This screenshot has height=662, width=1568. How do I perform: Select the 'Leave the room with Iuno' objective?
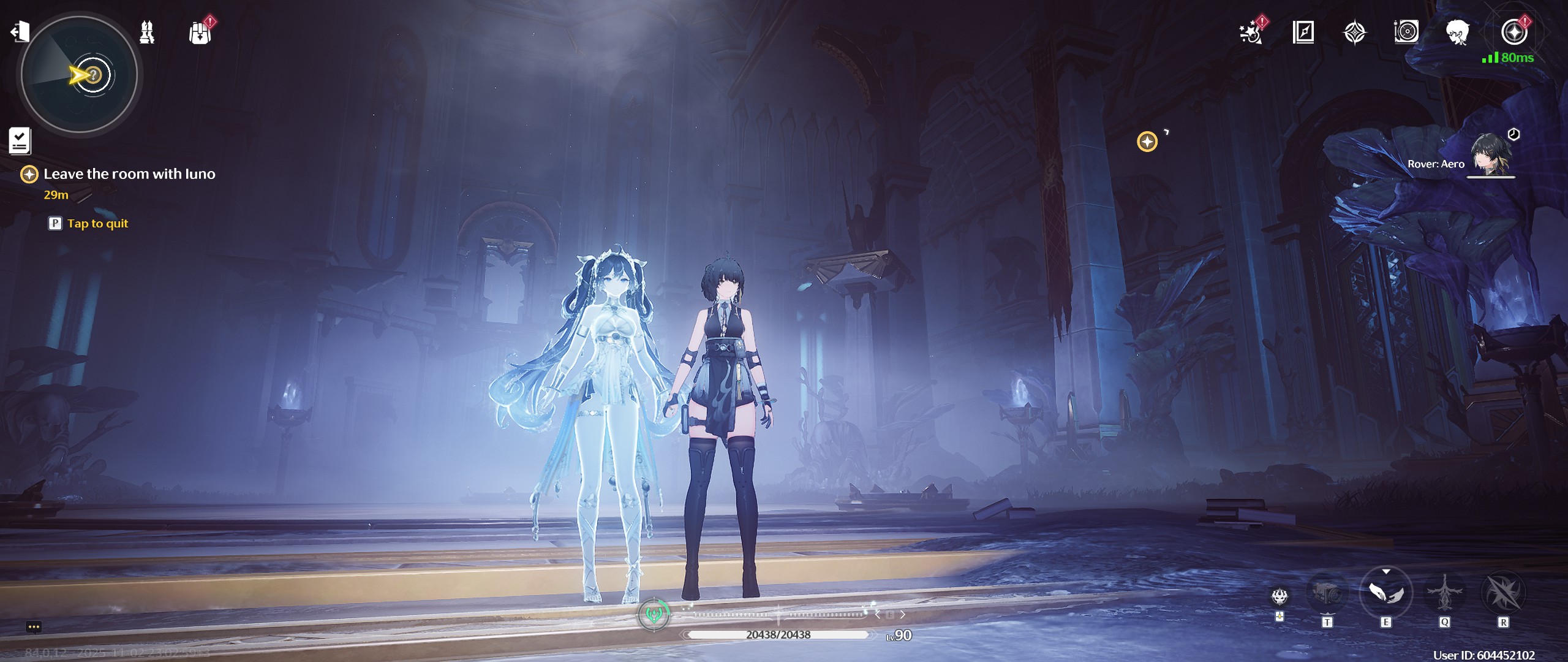[129, 174]
